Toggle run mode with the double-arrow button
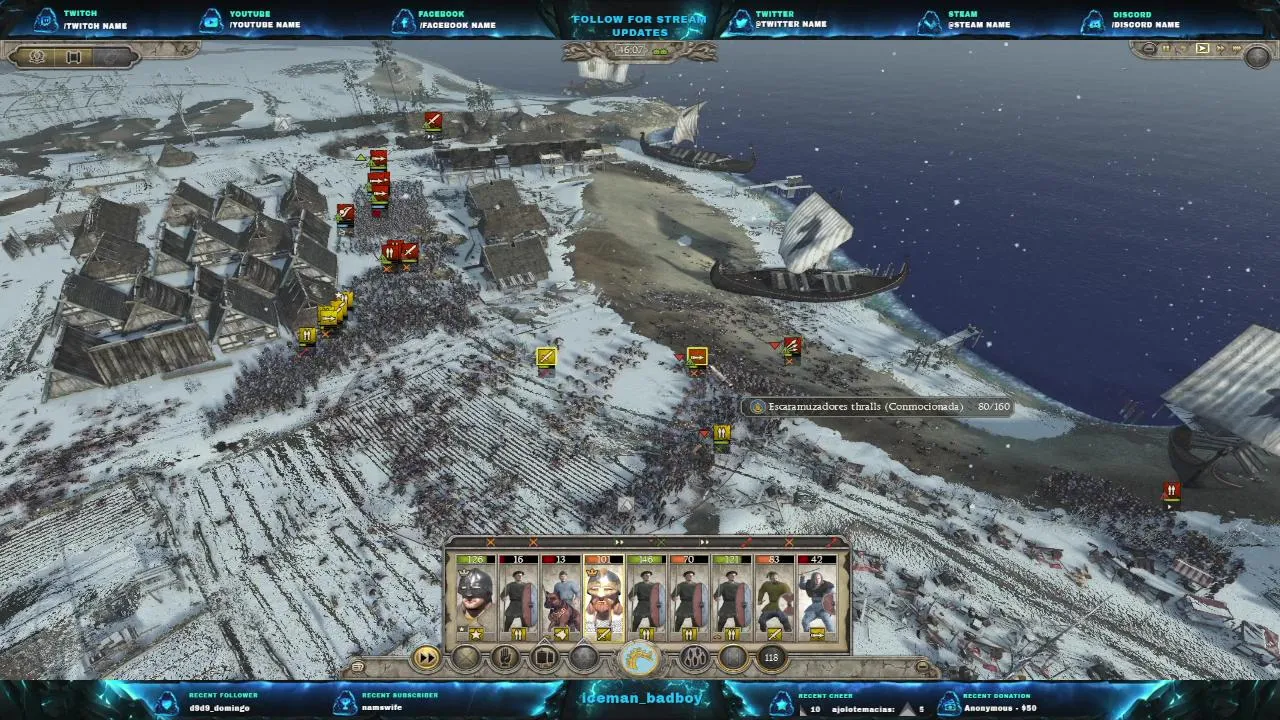Viewport: 1280px width, 720px height. click(x=427, y=657)
